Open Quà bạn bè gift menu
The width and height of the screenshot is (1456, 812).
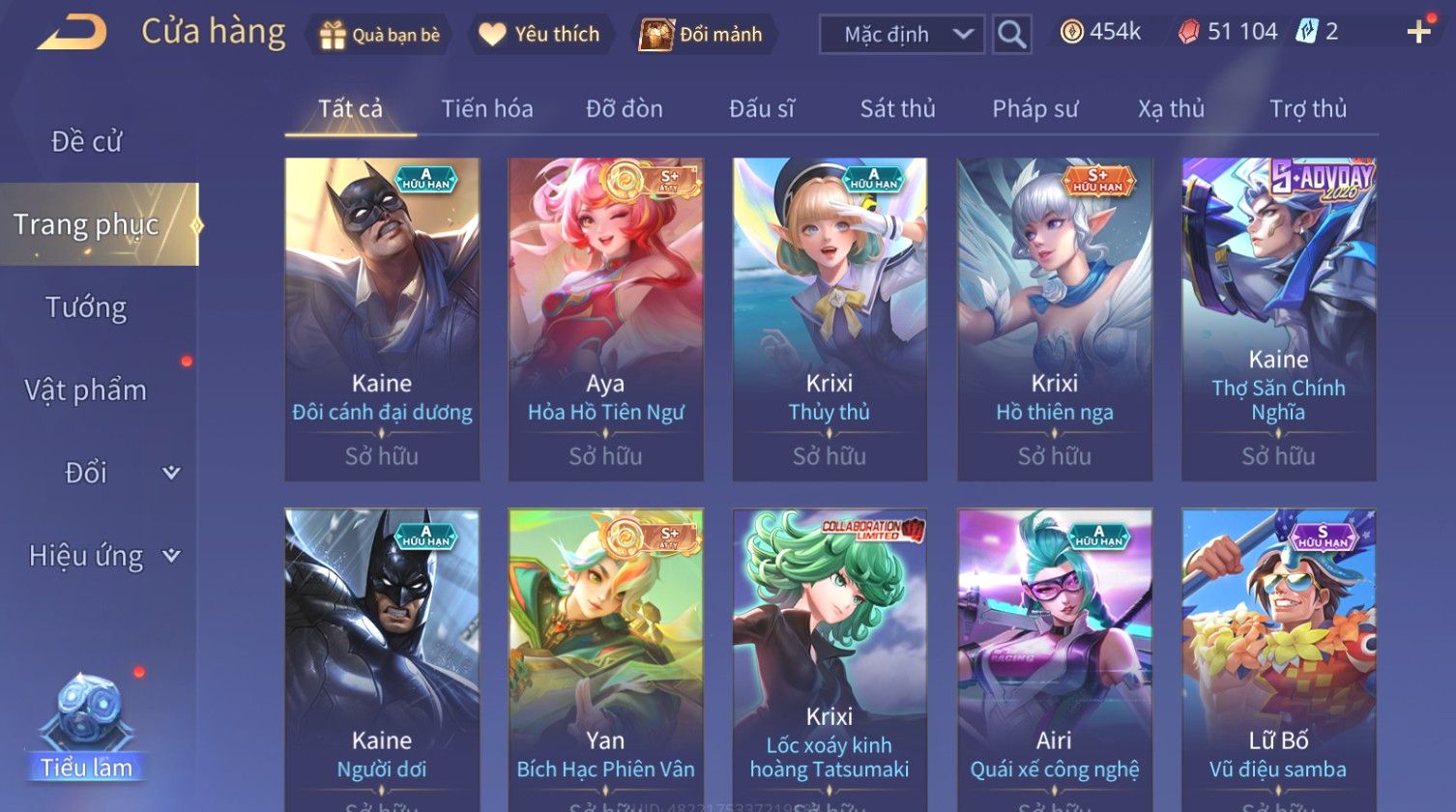click(379, 35)
